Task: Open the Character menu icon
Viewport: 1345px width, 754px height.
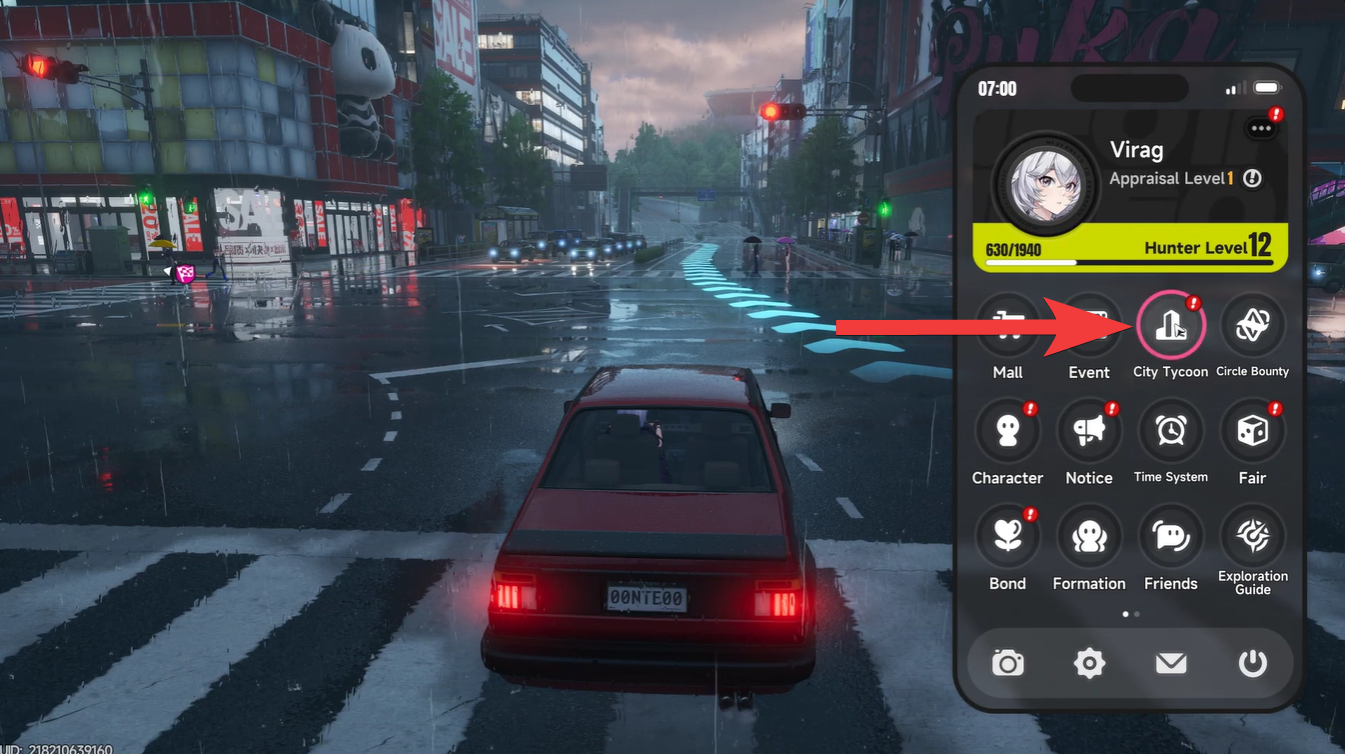Action: [1007, 430]
